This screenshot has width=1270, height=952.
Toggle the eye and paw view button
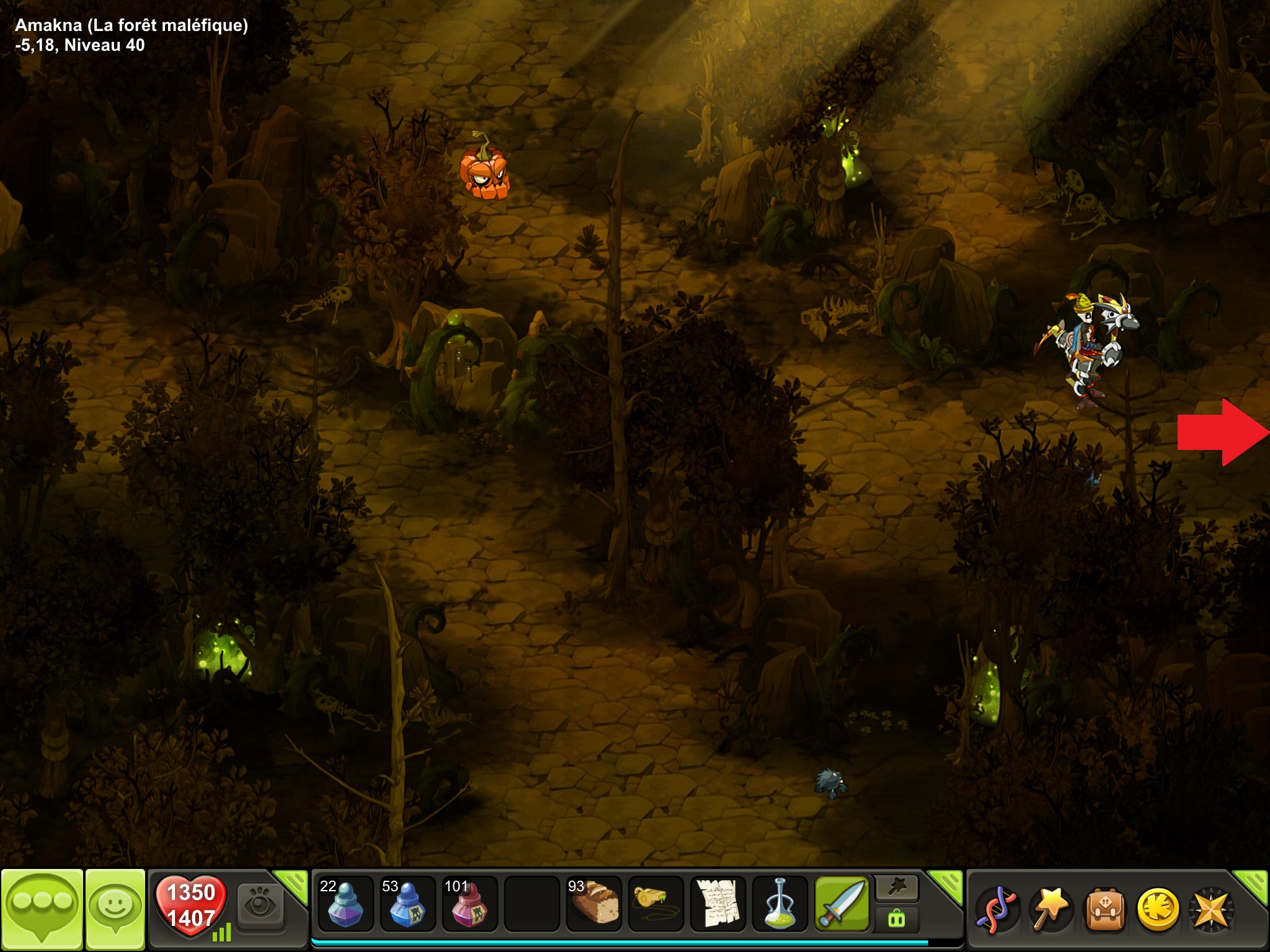click(260, 906)
